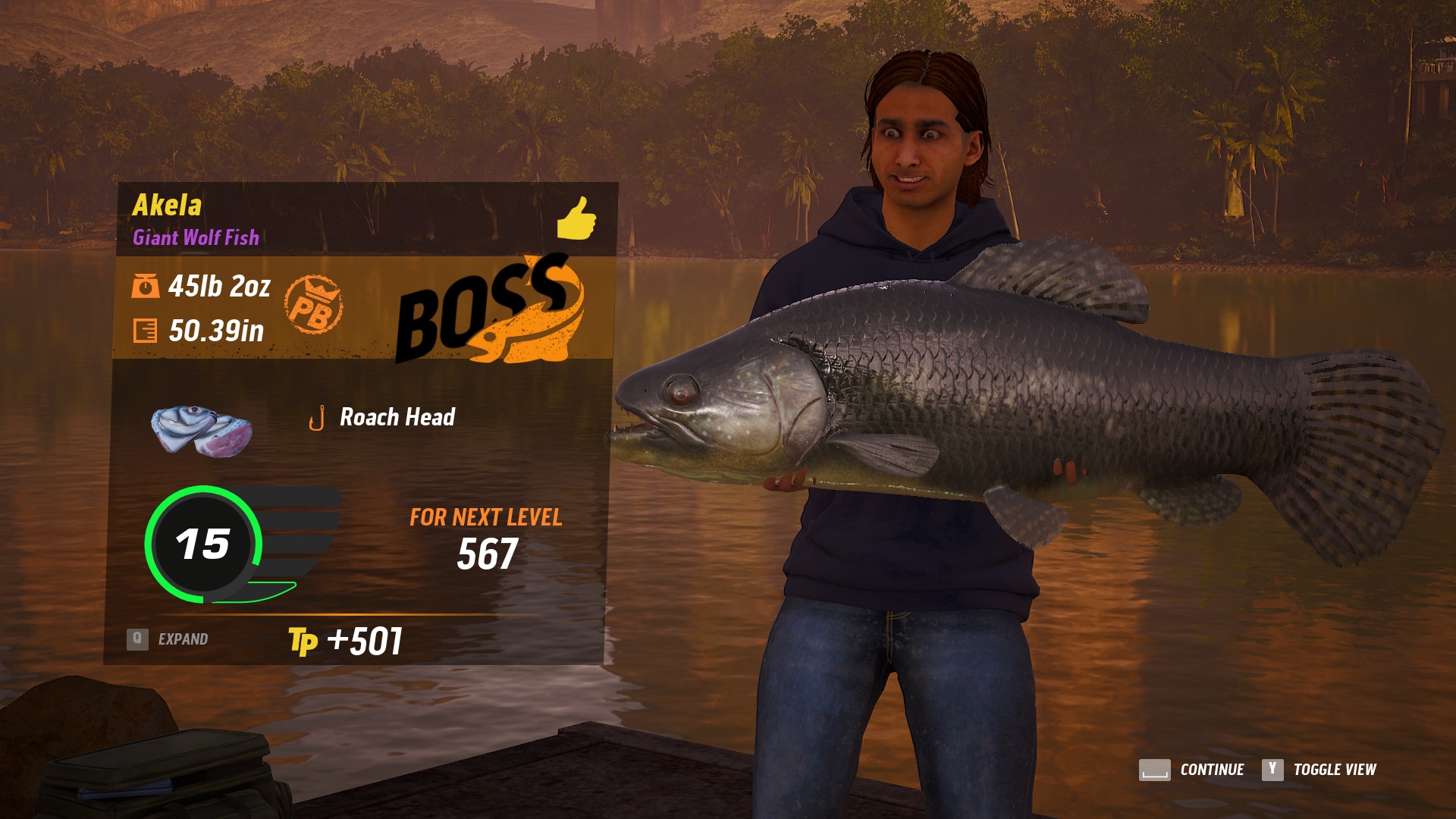Toggle view of the caught fish
1456x819 pixels.
[x=1319, y=770]
